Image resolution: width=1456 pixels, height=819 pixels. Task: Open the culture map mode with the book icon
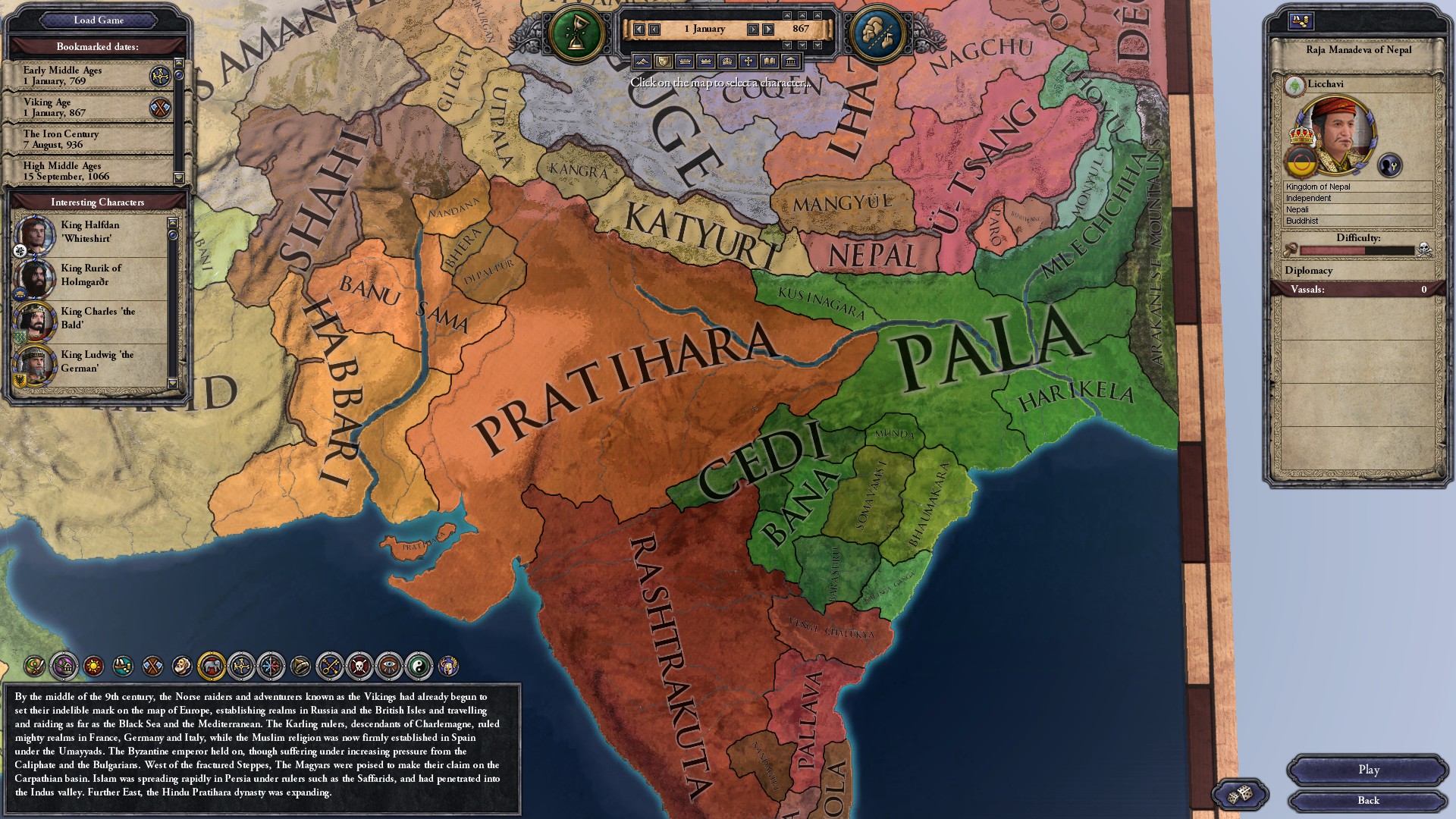[x=767, y=61]
